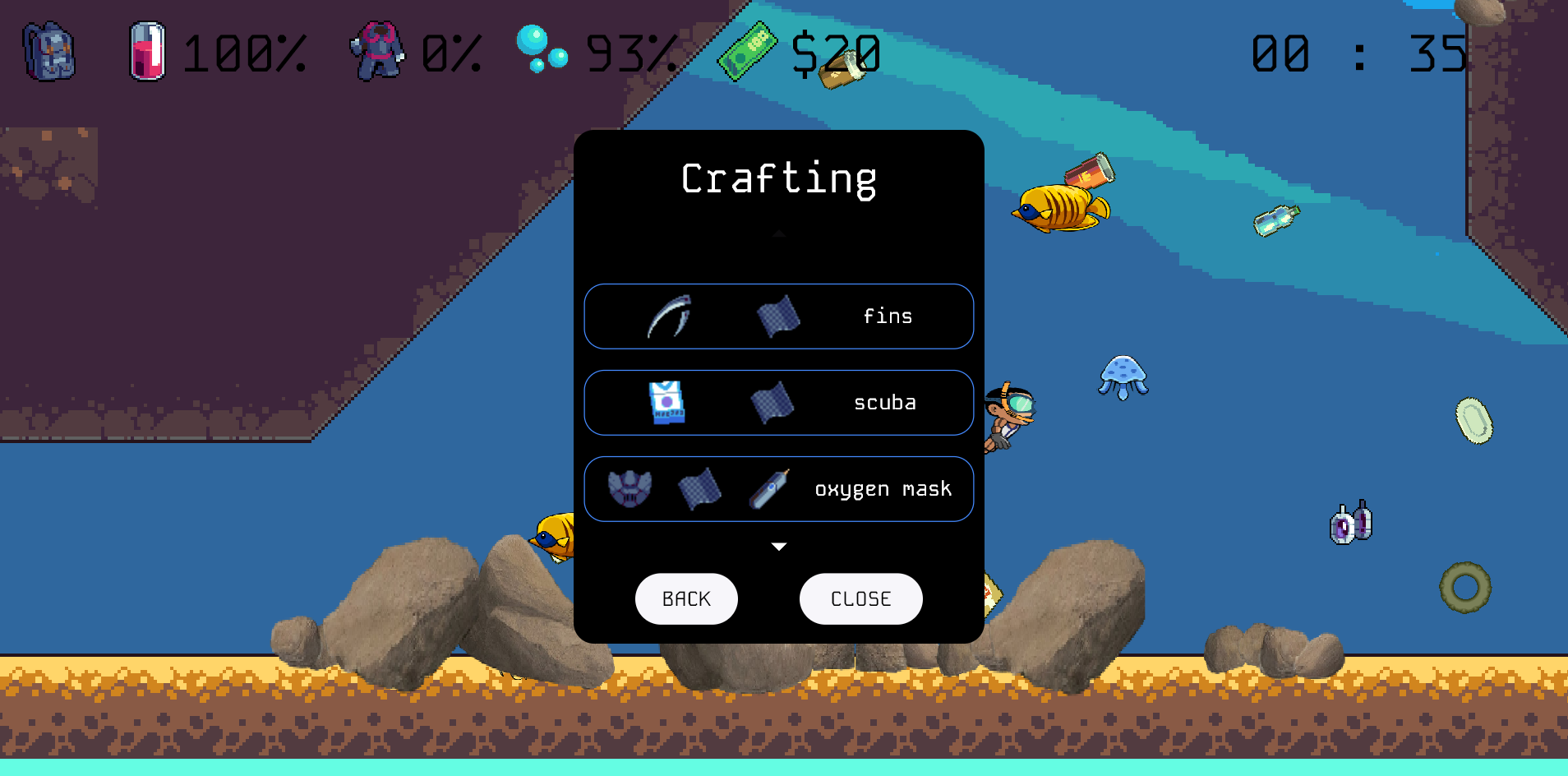Collapse the recipe list via the bottom chevron

[778, 545]
